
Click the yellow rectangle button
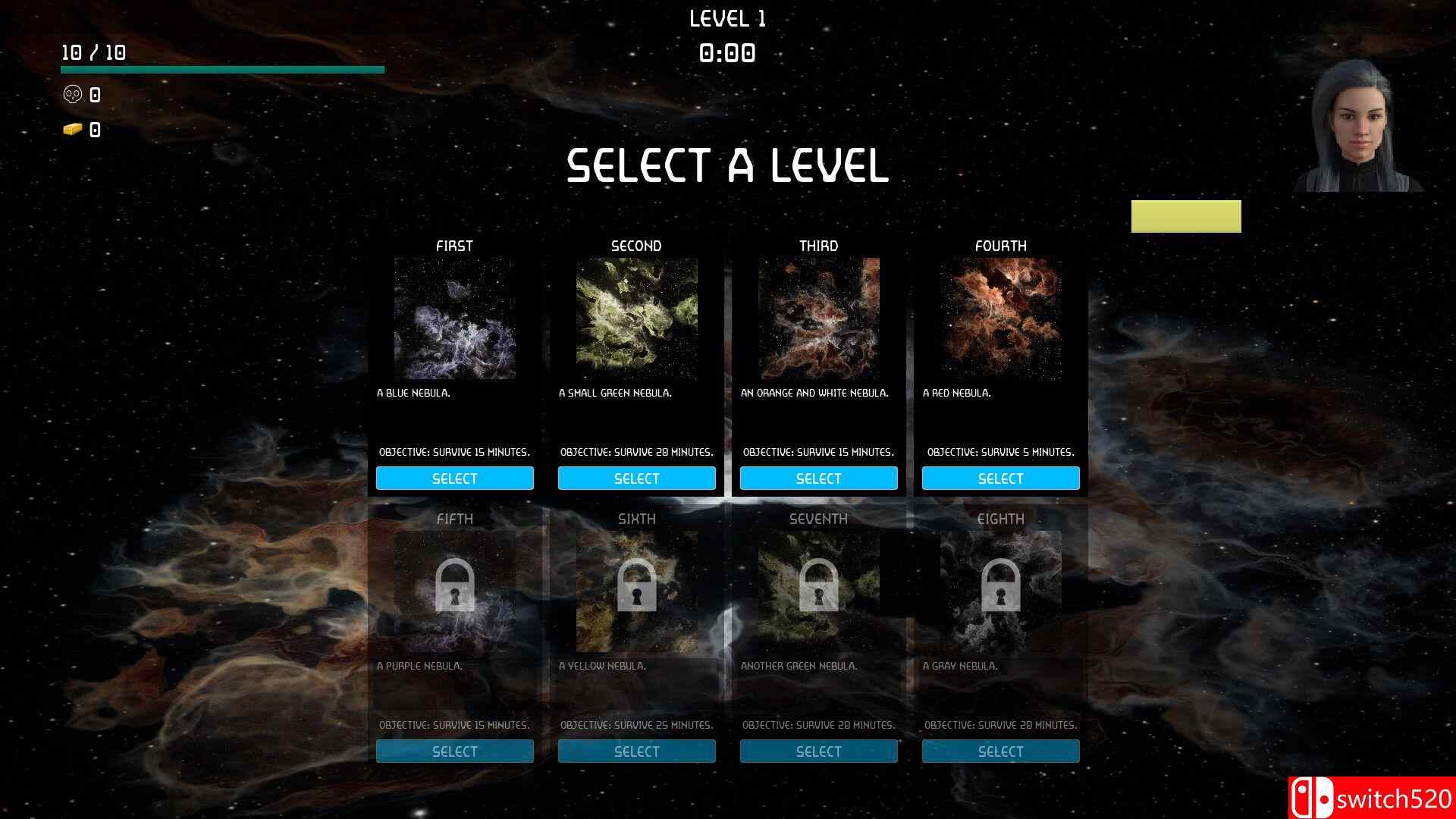1186,217
